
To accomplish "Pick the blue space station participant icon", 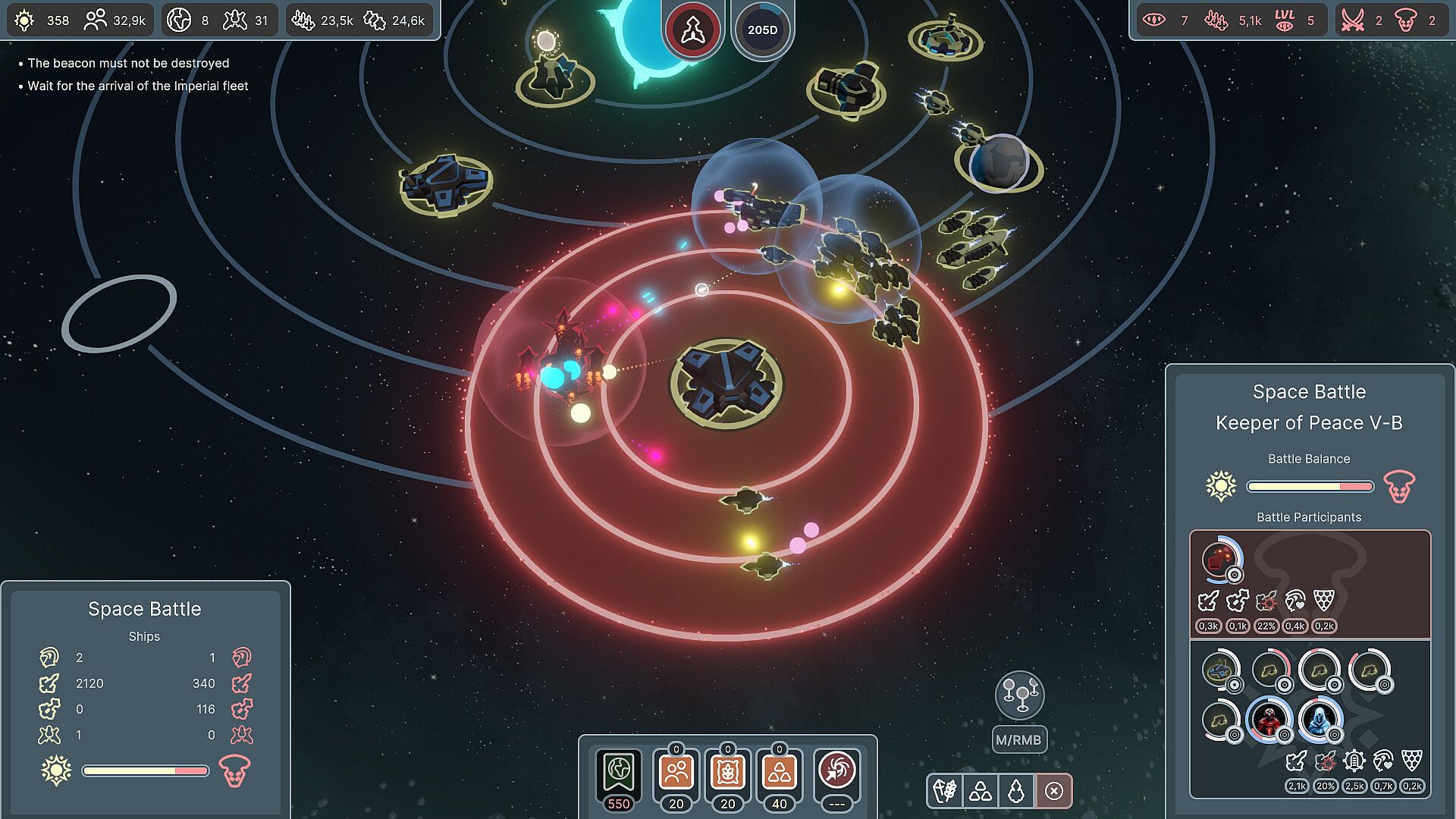I will 1220,670.
